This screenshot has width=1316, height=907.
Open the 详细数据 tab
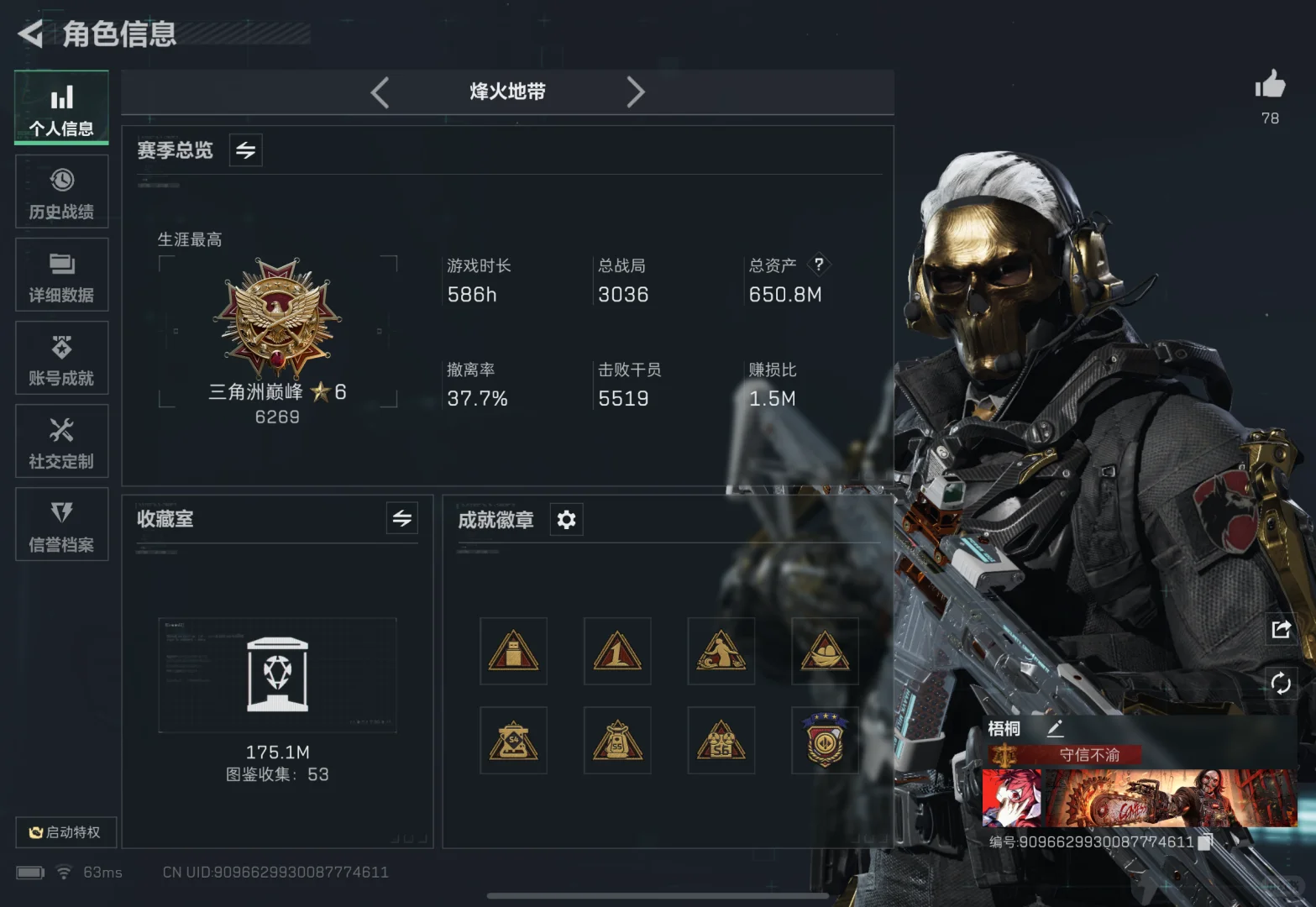click(x=61, y=275)
